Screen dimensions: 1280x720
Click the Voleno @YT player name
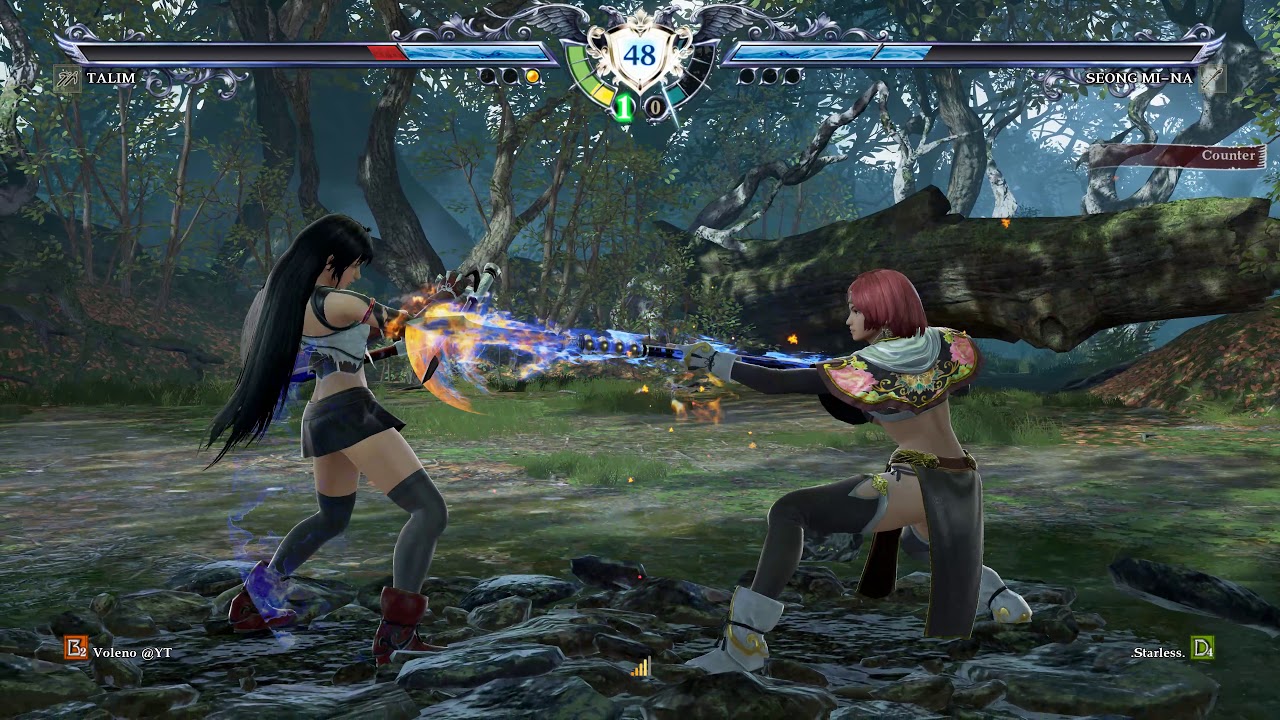coord(133,652)
